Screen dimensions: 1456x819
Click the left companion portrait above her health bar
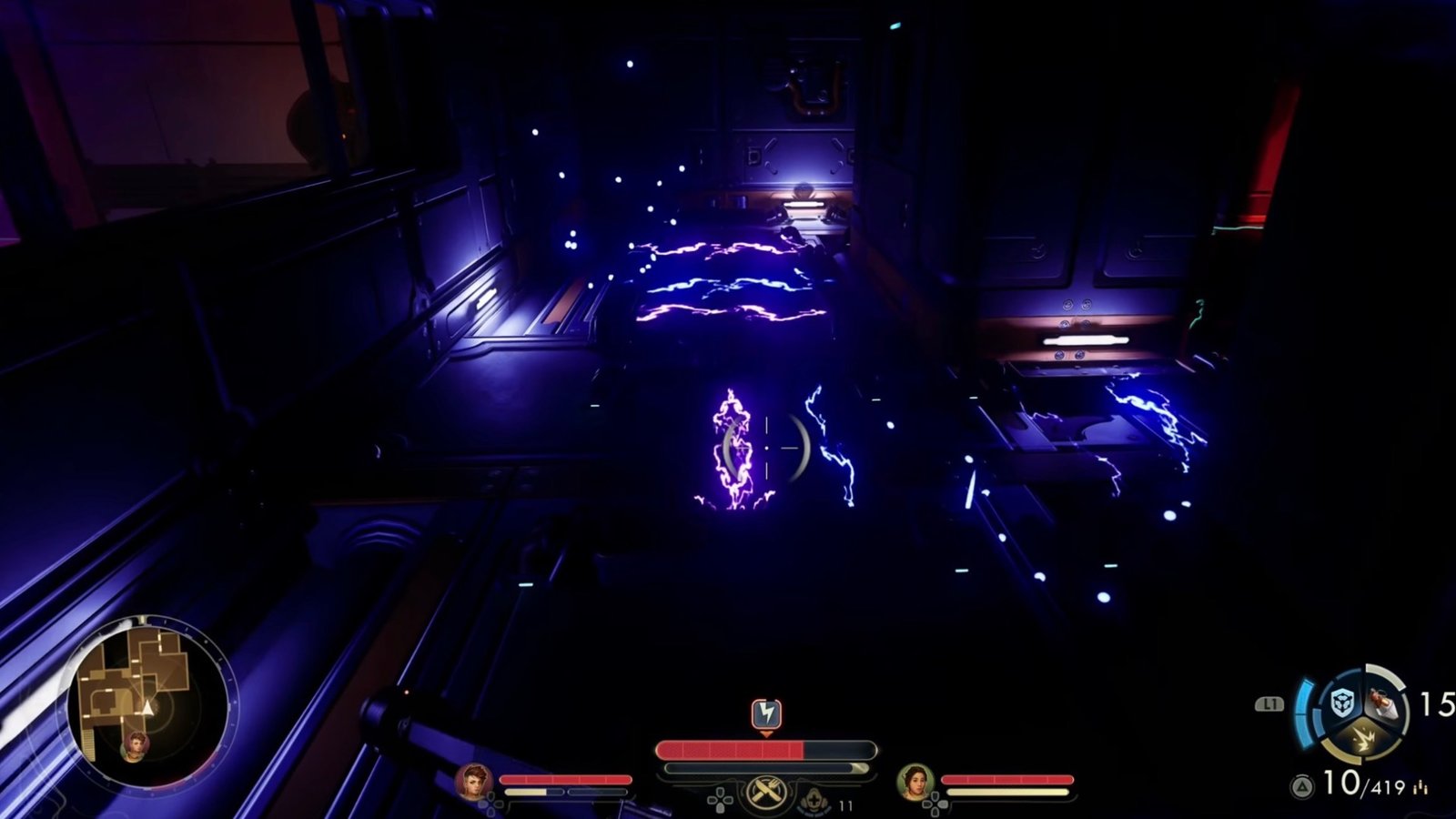click(474, 781)
